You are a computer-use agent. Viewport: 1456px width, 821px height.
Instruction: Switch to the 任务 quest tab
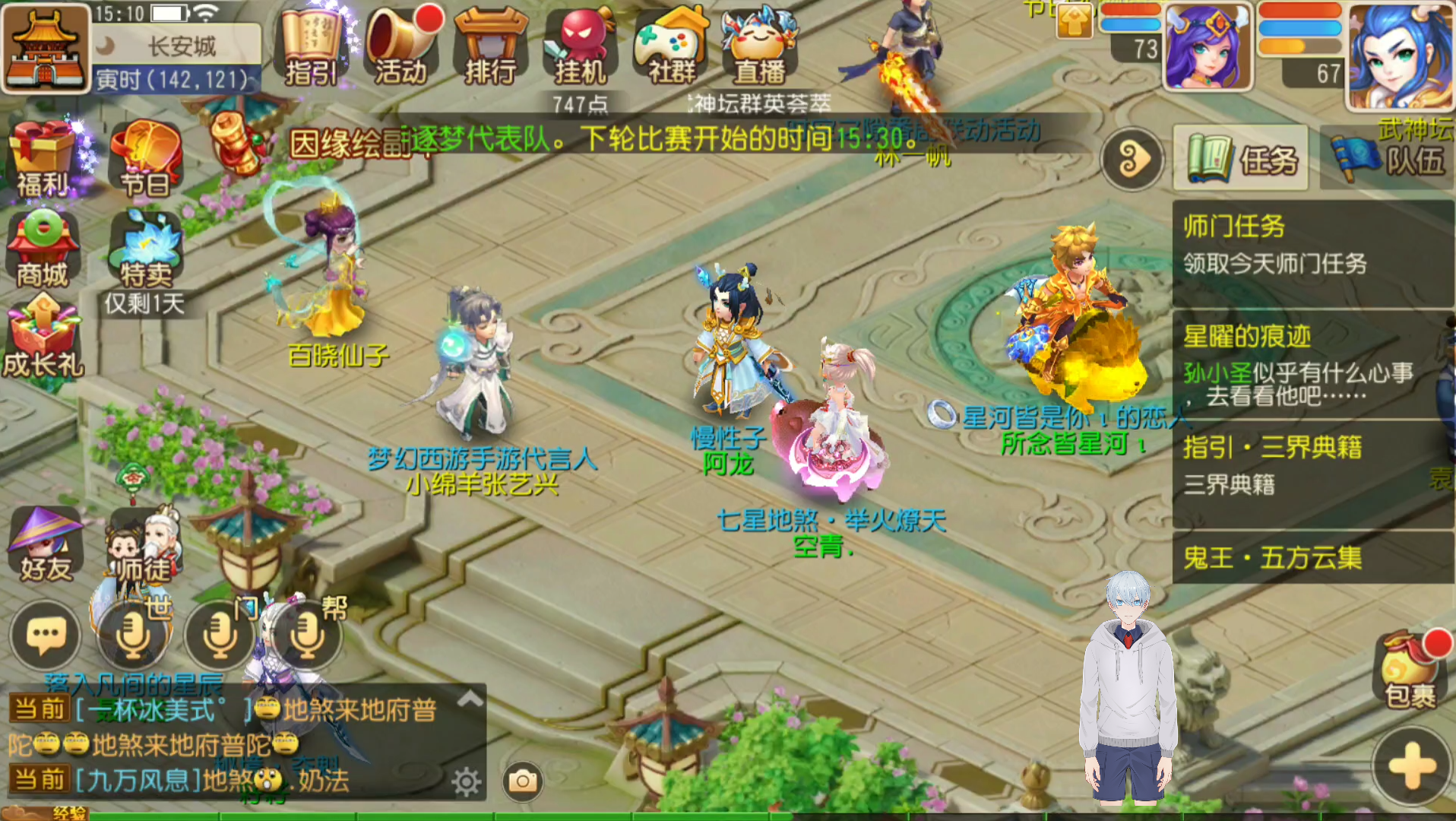(x=1241, y=159)
